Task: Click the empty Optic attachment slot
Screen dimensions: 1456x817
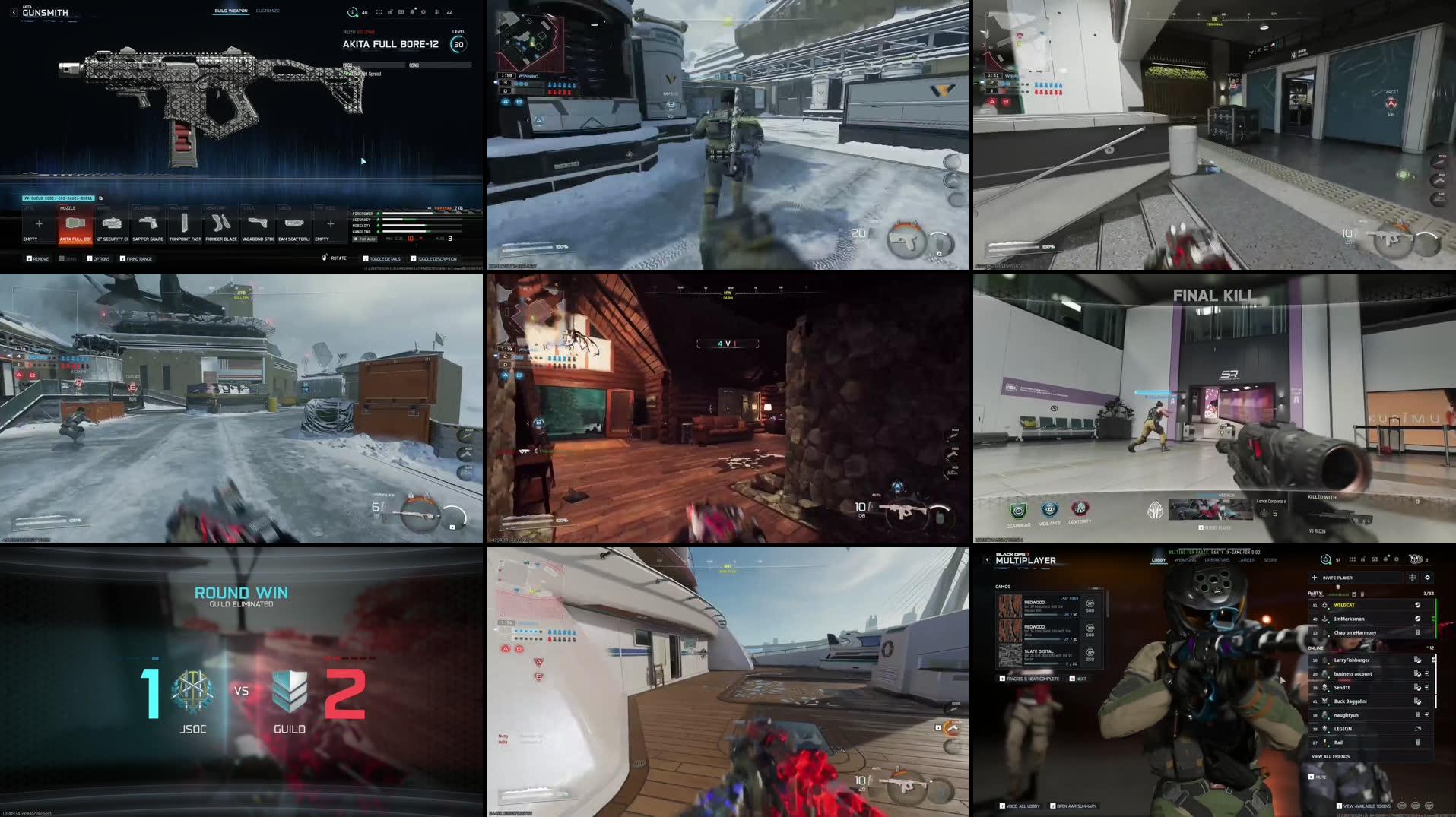Action: 38,223
